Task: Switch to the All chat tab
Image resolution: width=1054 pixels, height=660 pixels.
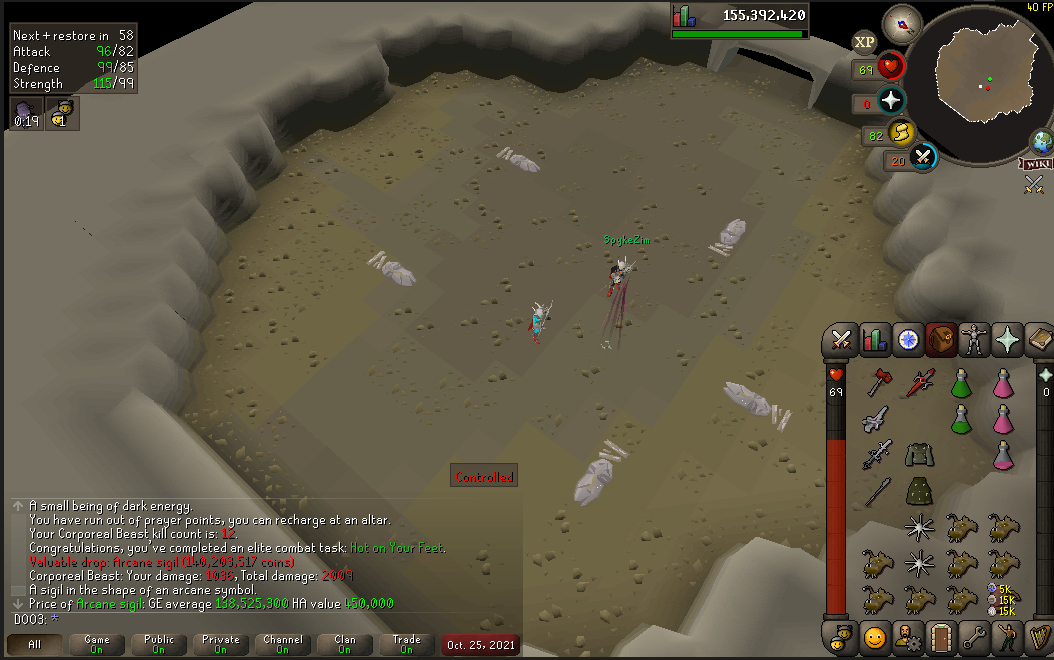Action: [35, 645]
